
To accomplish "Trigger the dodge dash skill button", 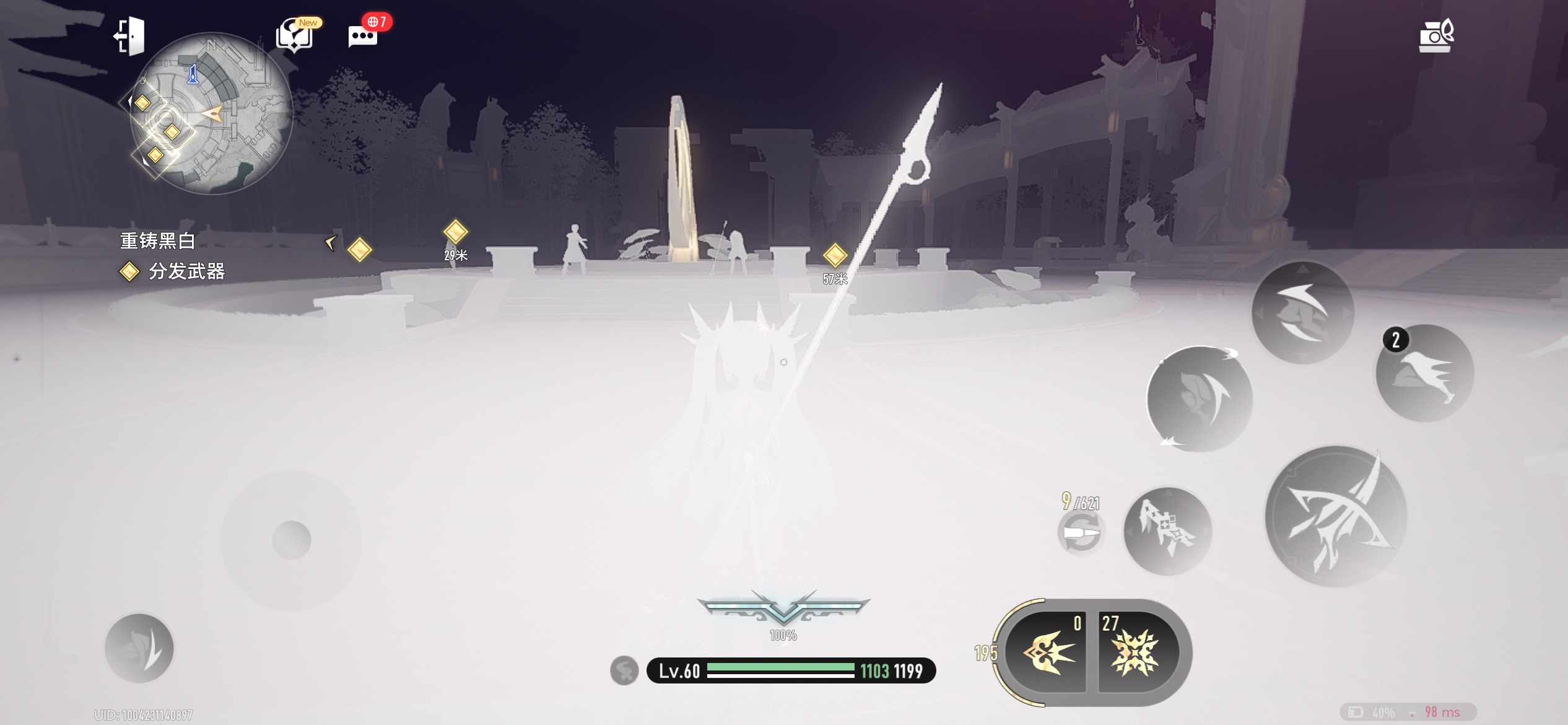I will click(x=1303, y=312).
